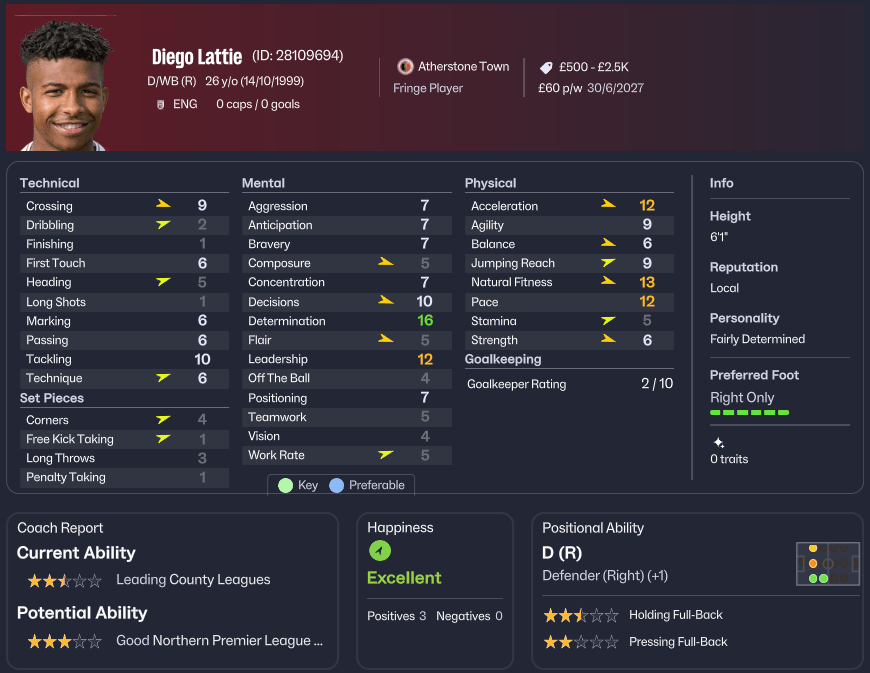Select the Determination attribute row

[345, 321]
